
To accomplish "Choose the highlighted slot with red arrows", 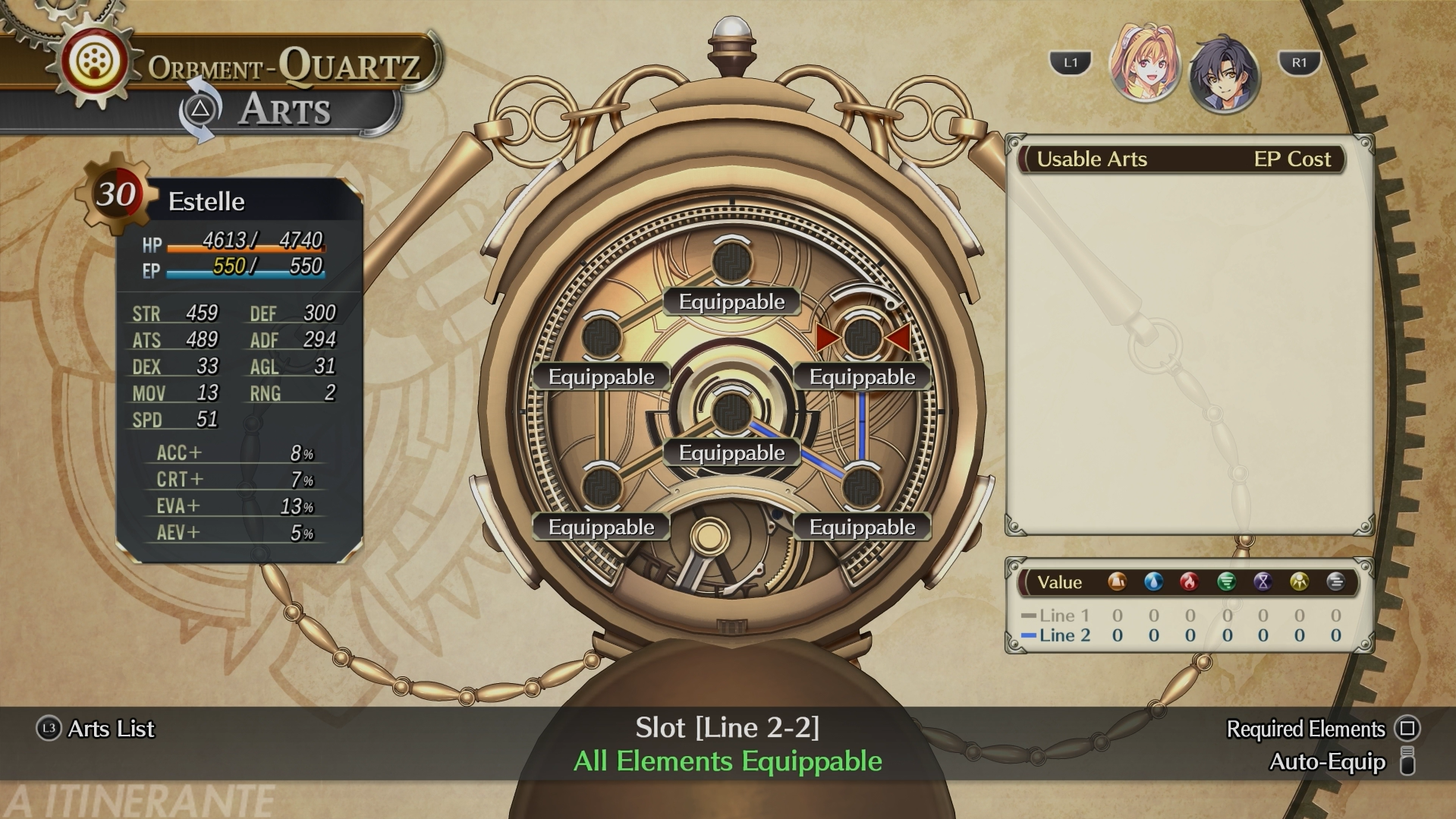I will (862, 337).
